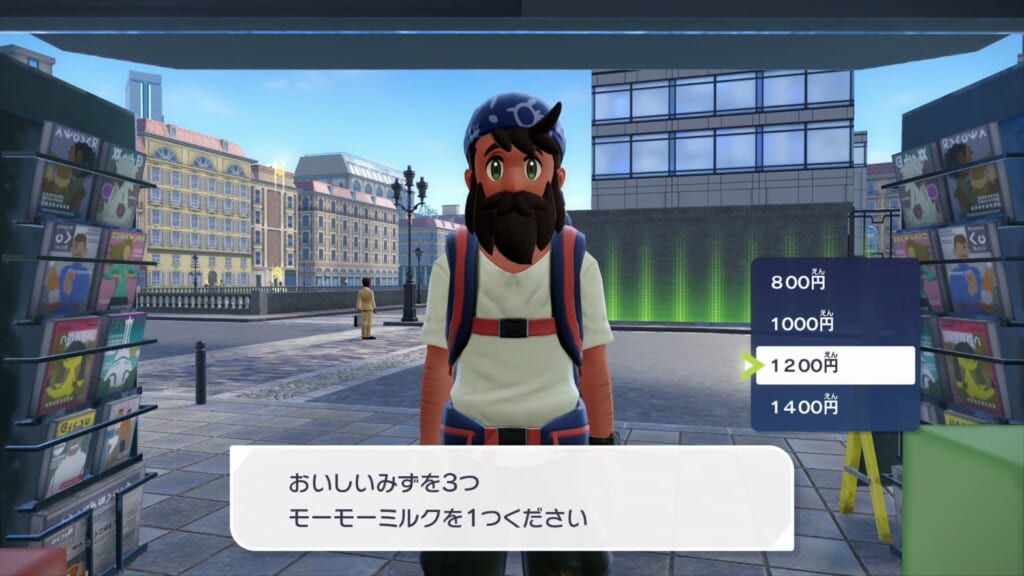Select the 1000円 price choice

(x=833, y=324)
